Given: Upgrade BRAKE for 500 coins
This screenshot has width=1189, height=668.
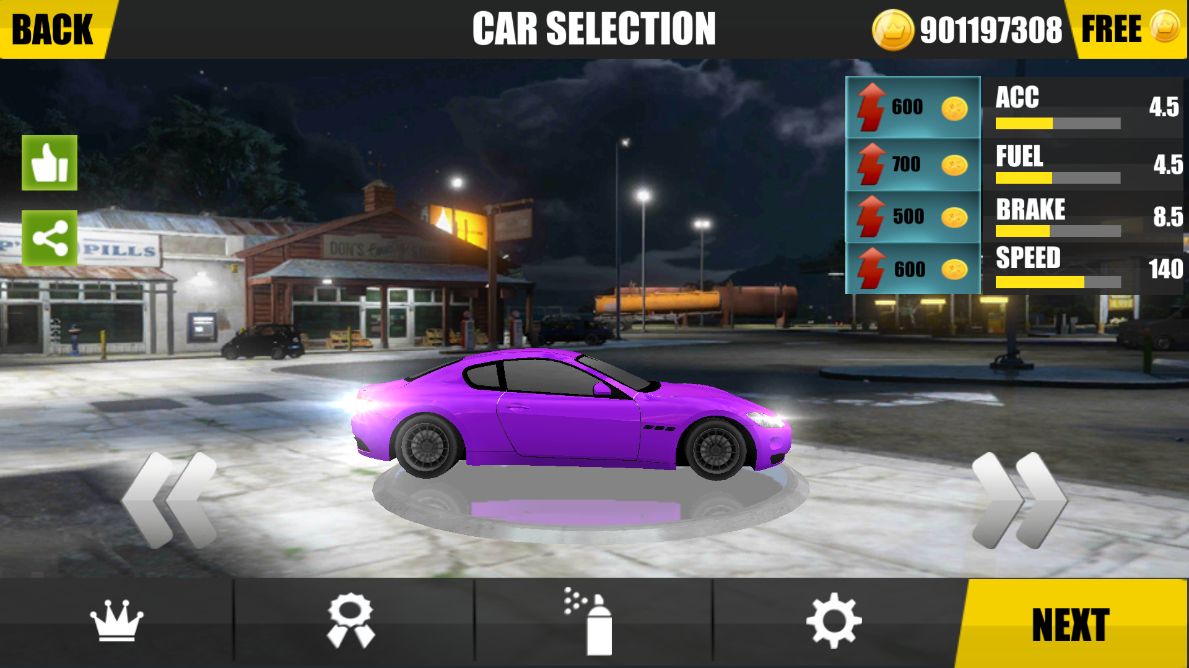Looking at the screenshot, I should 913,216.
